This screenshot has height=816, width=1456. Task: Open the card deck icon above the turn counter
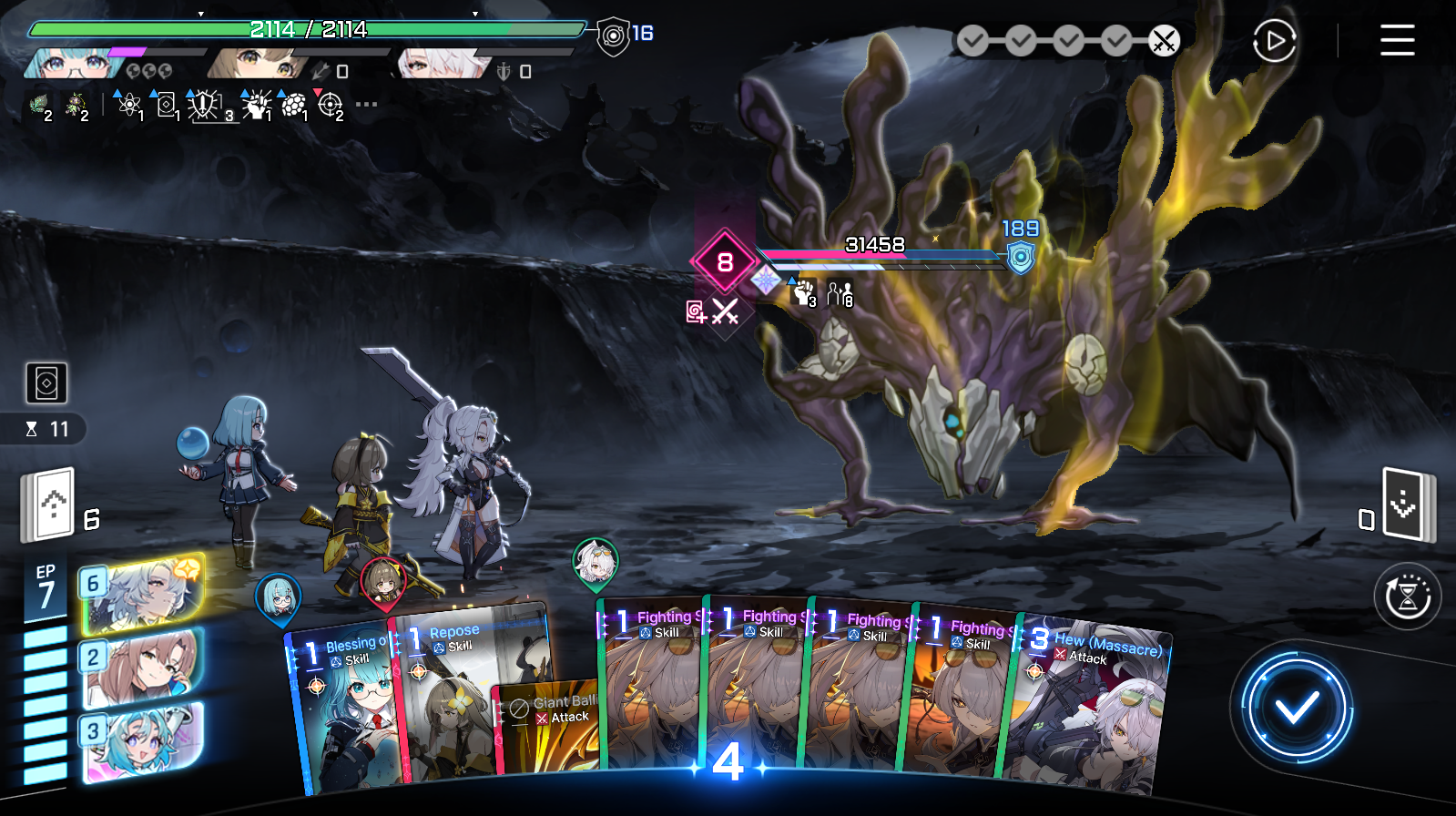point(46,383)
